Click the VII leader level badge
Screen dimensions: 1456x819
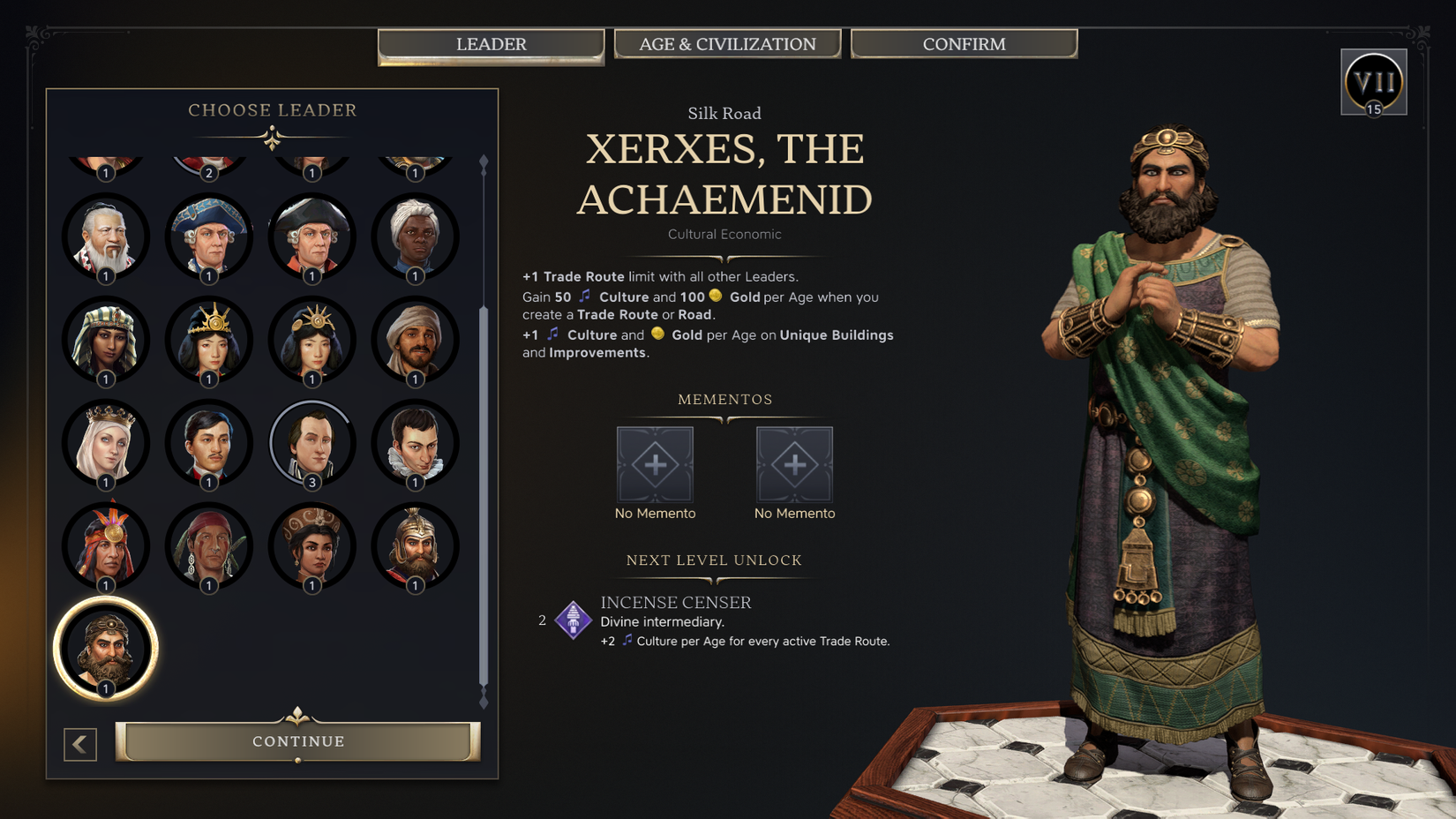pyautogui.click(x=1374, y=81)
